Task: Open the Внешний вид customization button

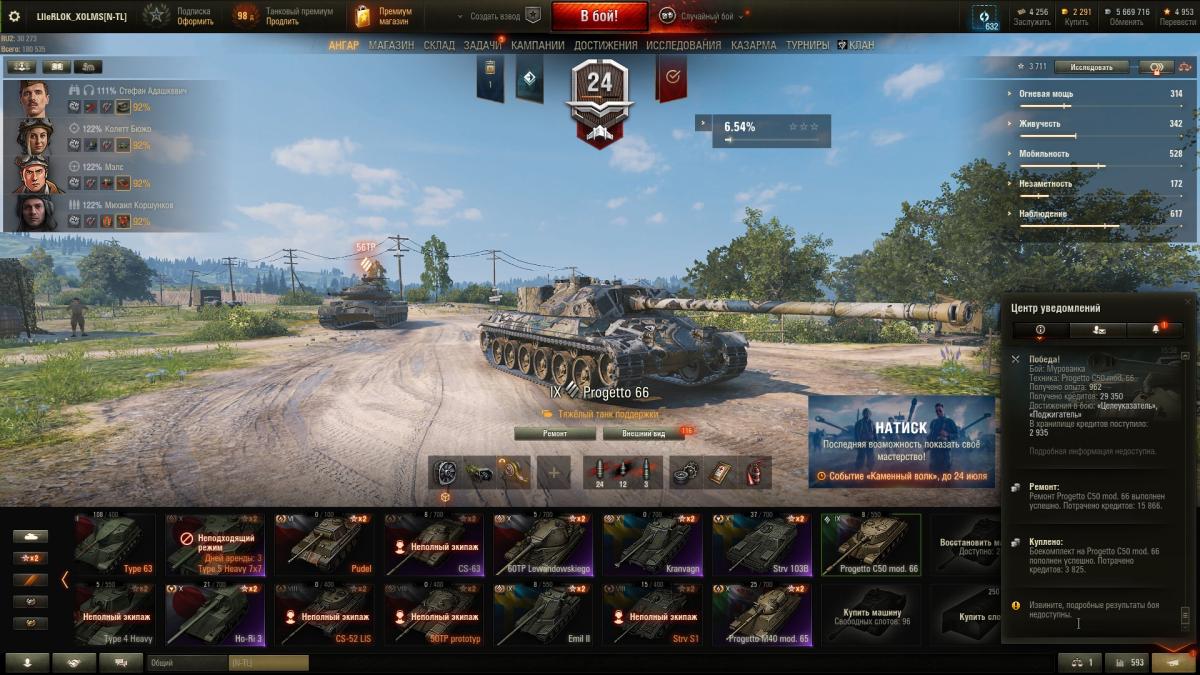Action: click(643, 433)
